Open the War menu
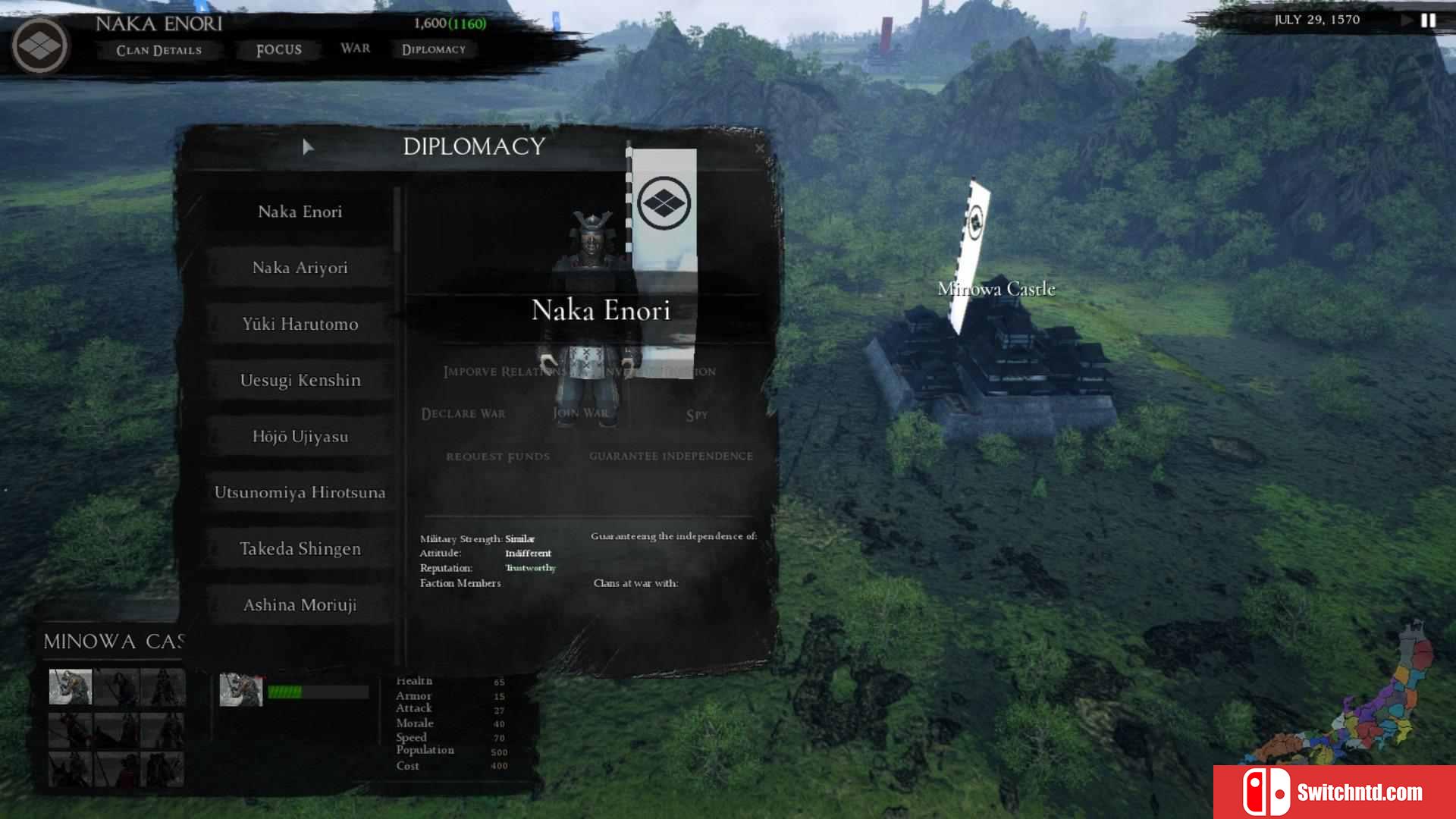The height and width of the screenshot is (819, 1456). click(x=355, y=49)
